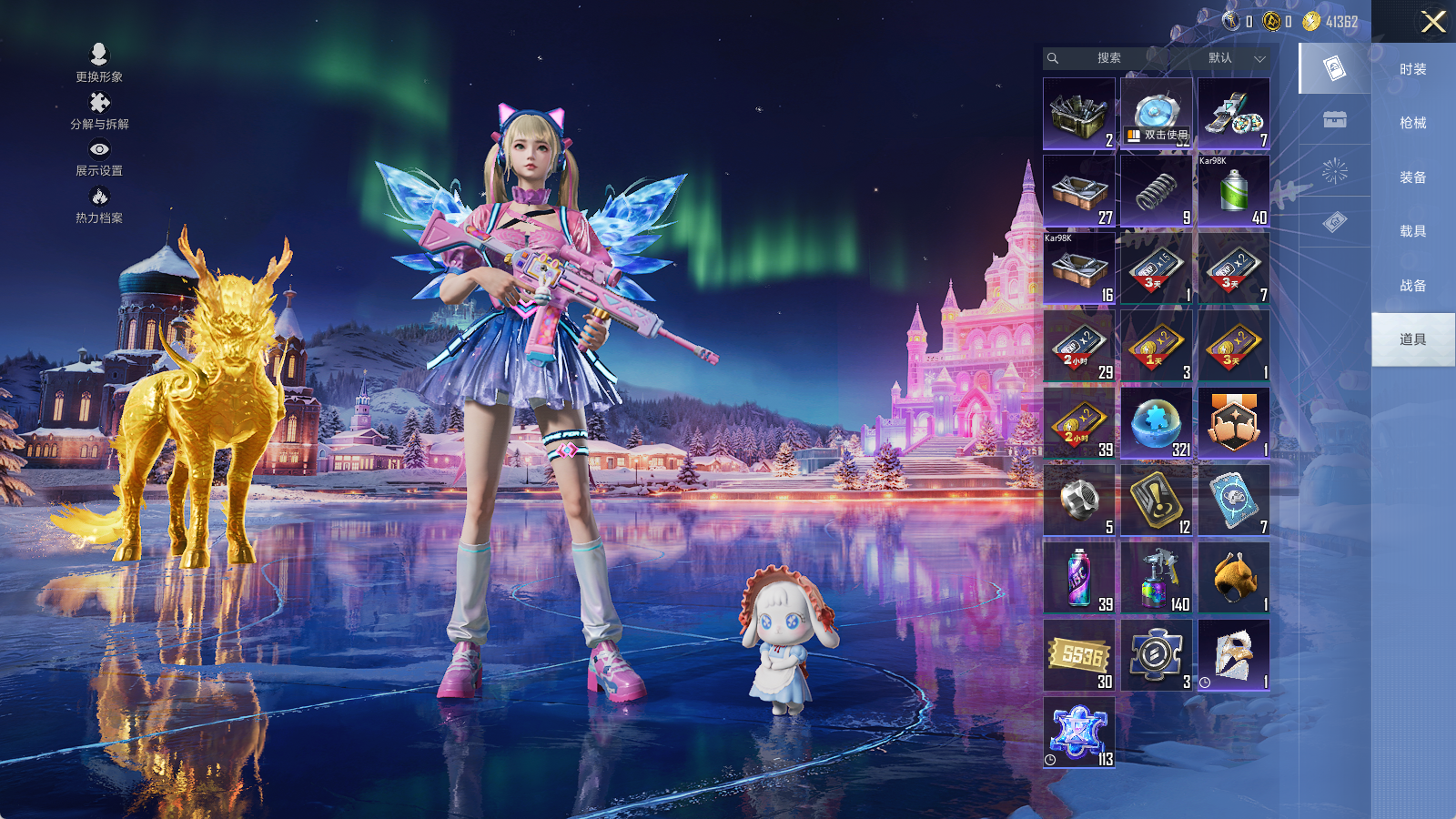The height and width of the screenshot is (819, 1456).
Task: Choose the paint spray gun item
Action: pos(1157,578)
